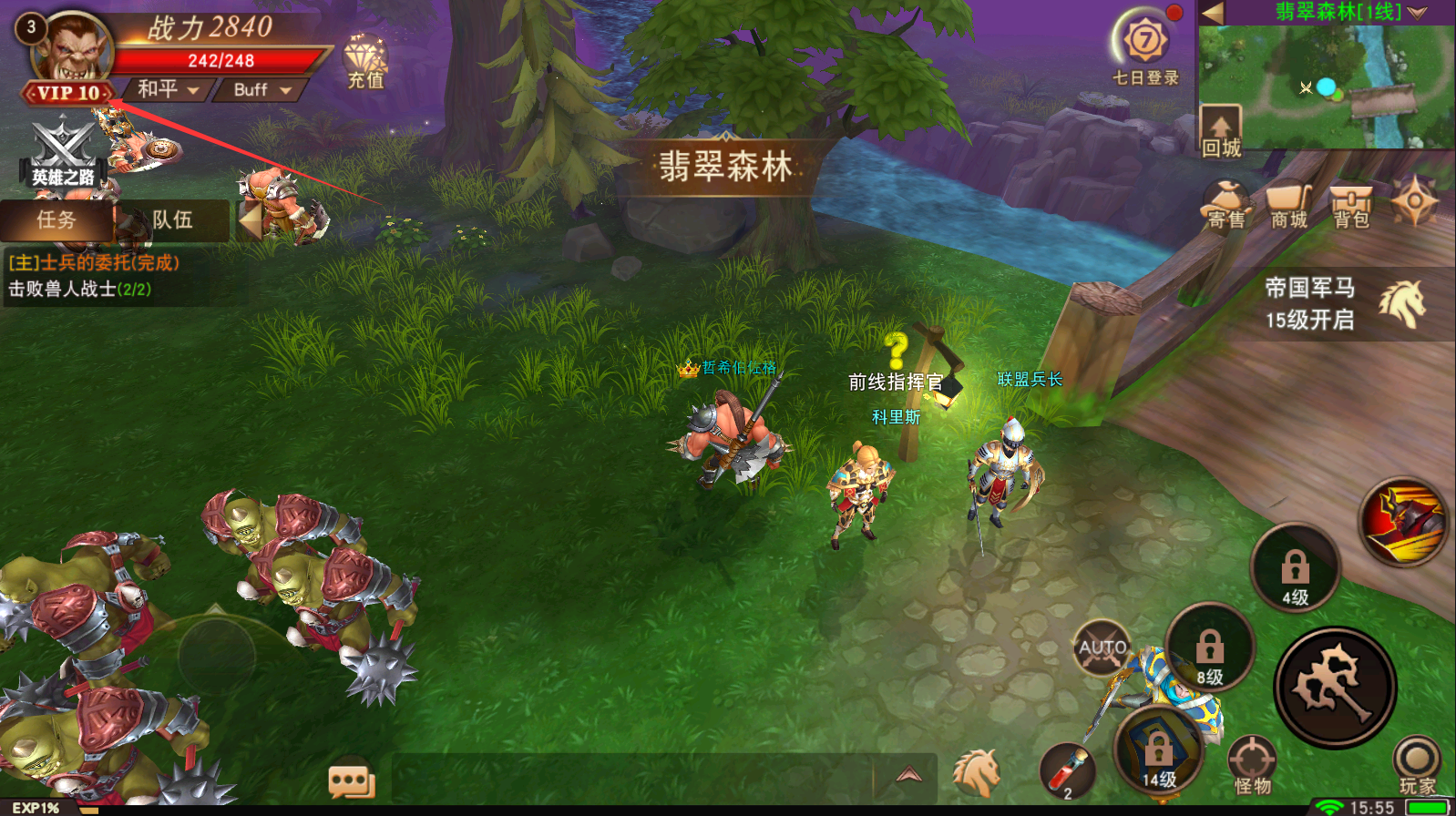Open the chat bubble button
Screen dimensions: 1456x816
(352, 781)
